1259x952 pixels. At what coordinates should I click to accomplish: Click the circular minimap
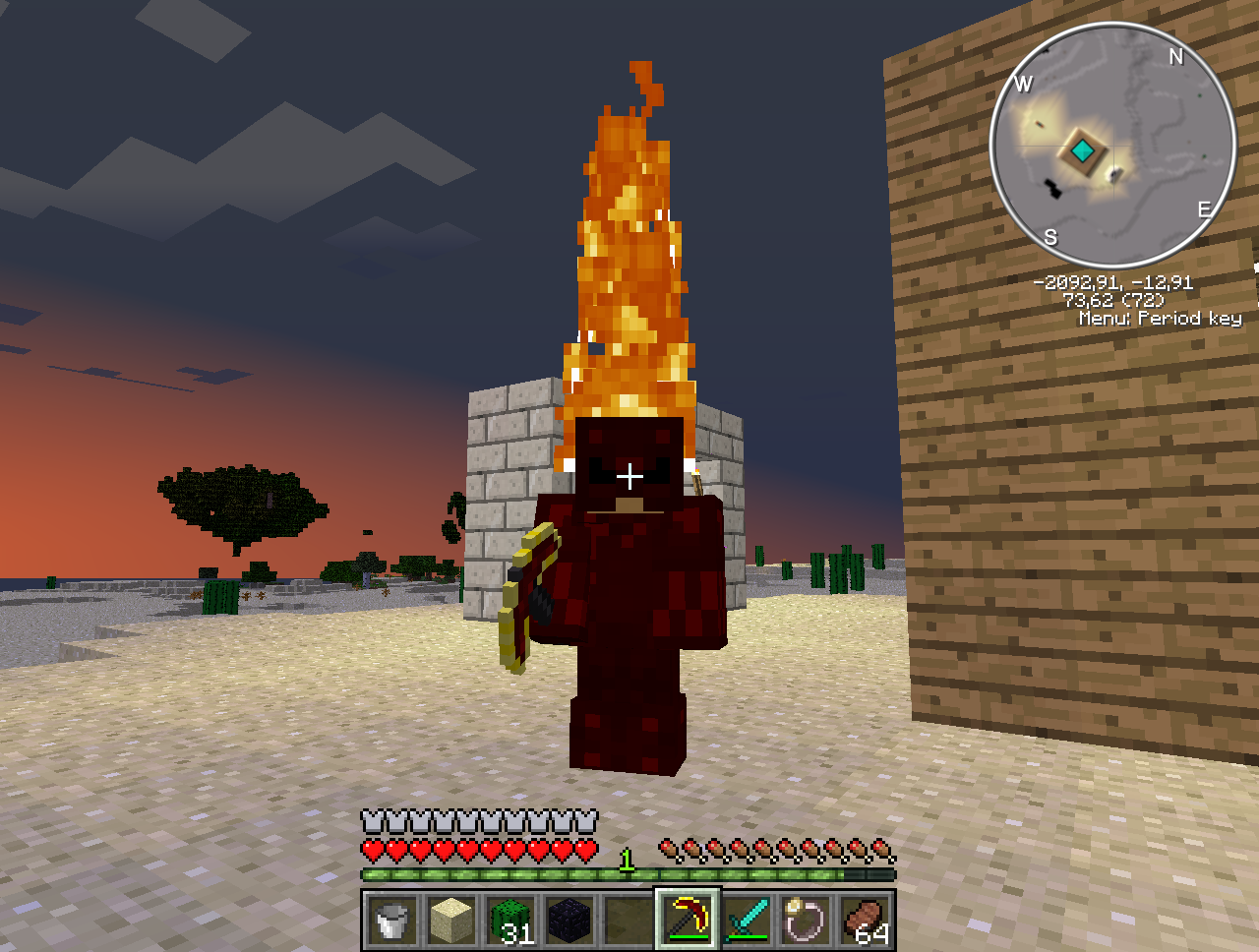click(x=1112, y=146)
